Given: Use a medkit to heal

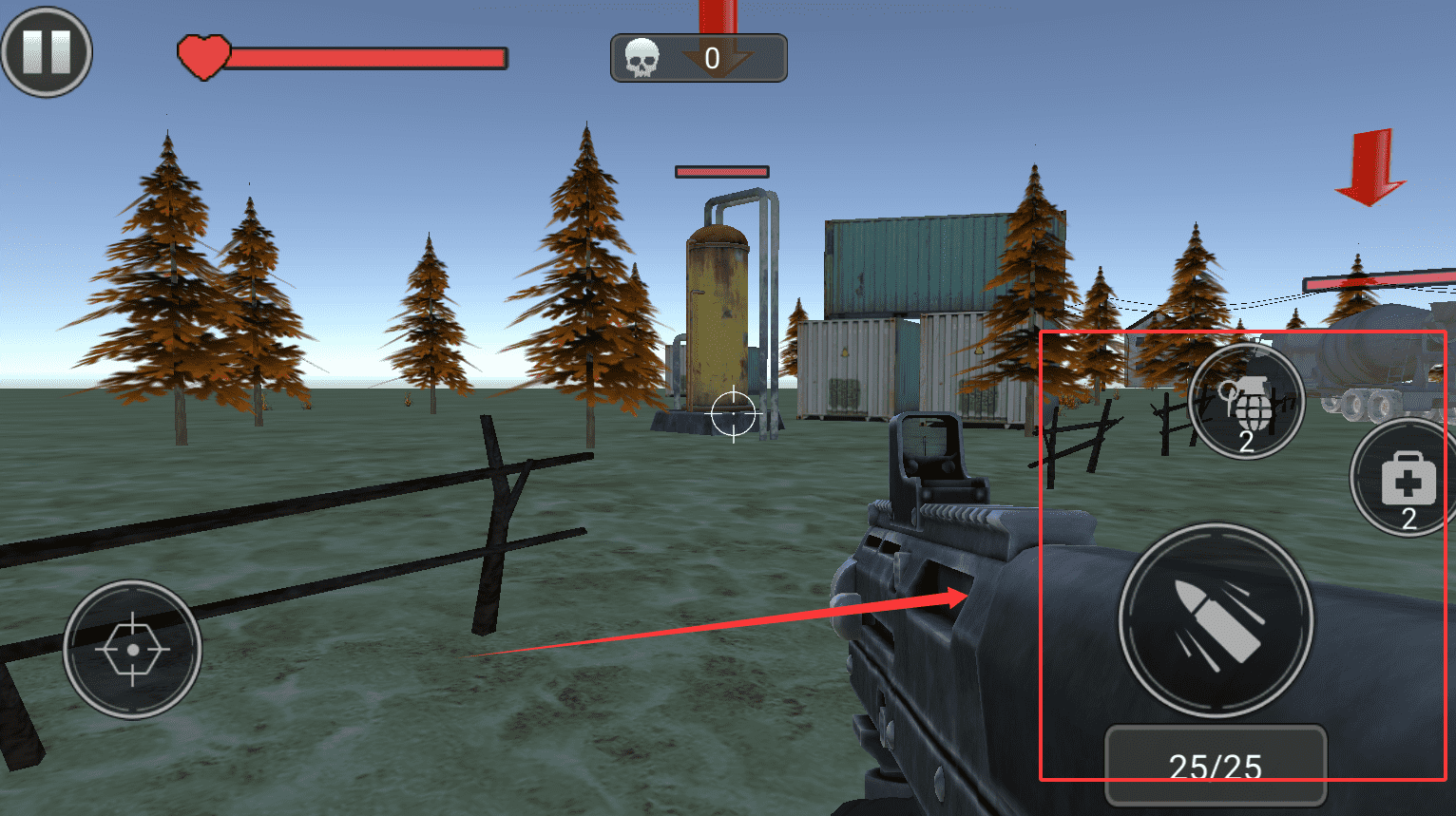Looking at the screenshot, I should [1406, 479].
